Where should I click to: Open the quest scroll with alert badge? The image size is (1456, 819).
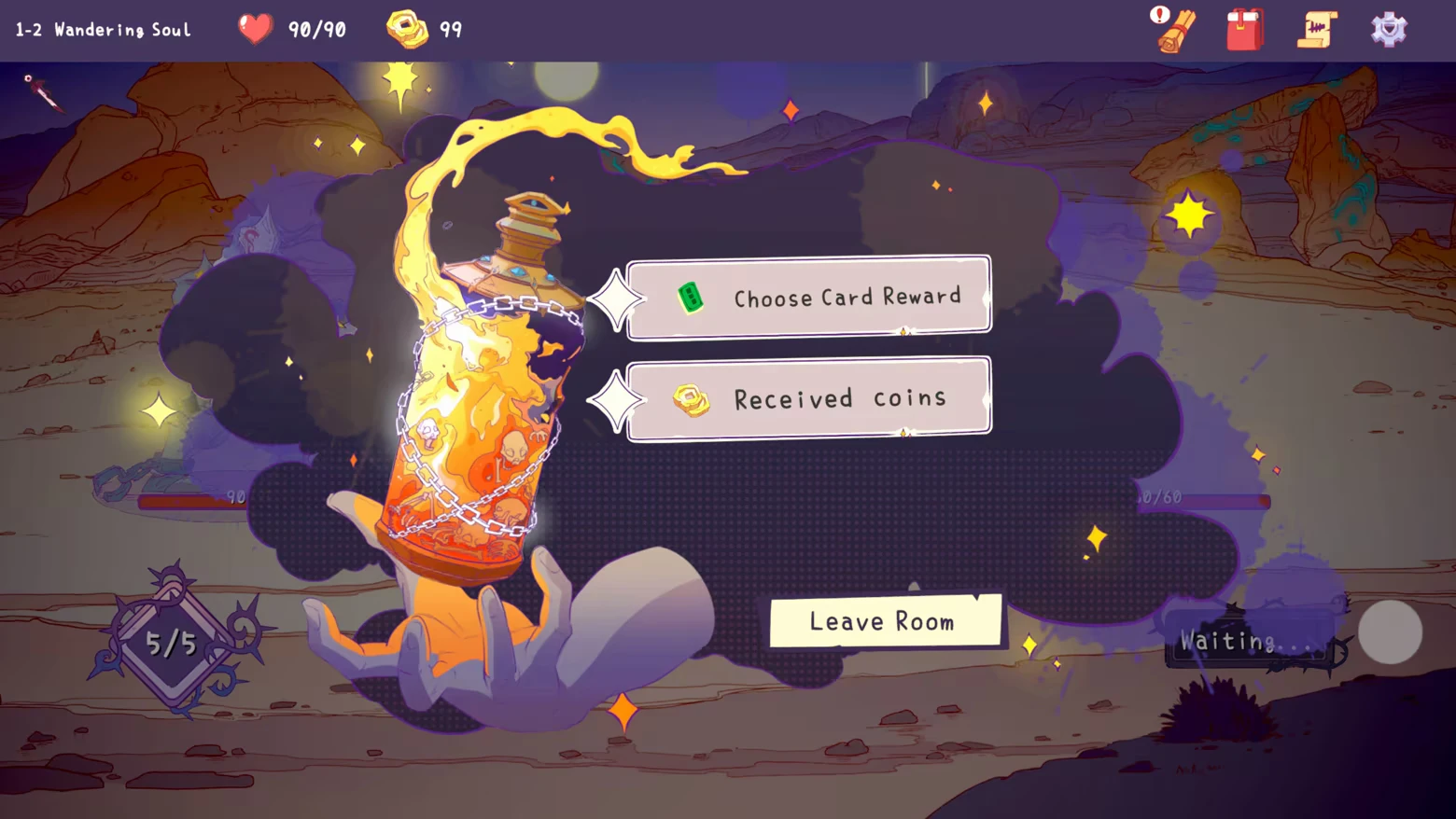point(1172,29)
